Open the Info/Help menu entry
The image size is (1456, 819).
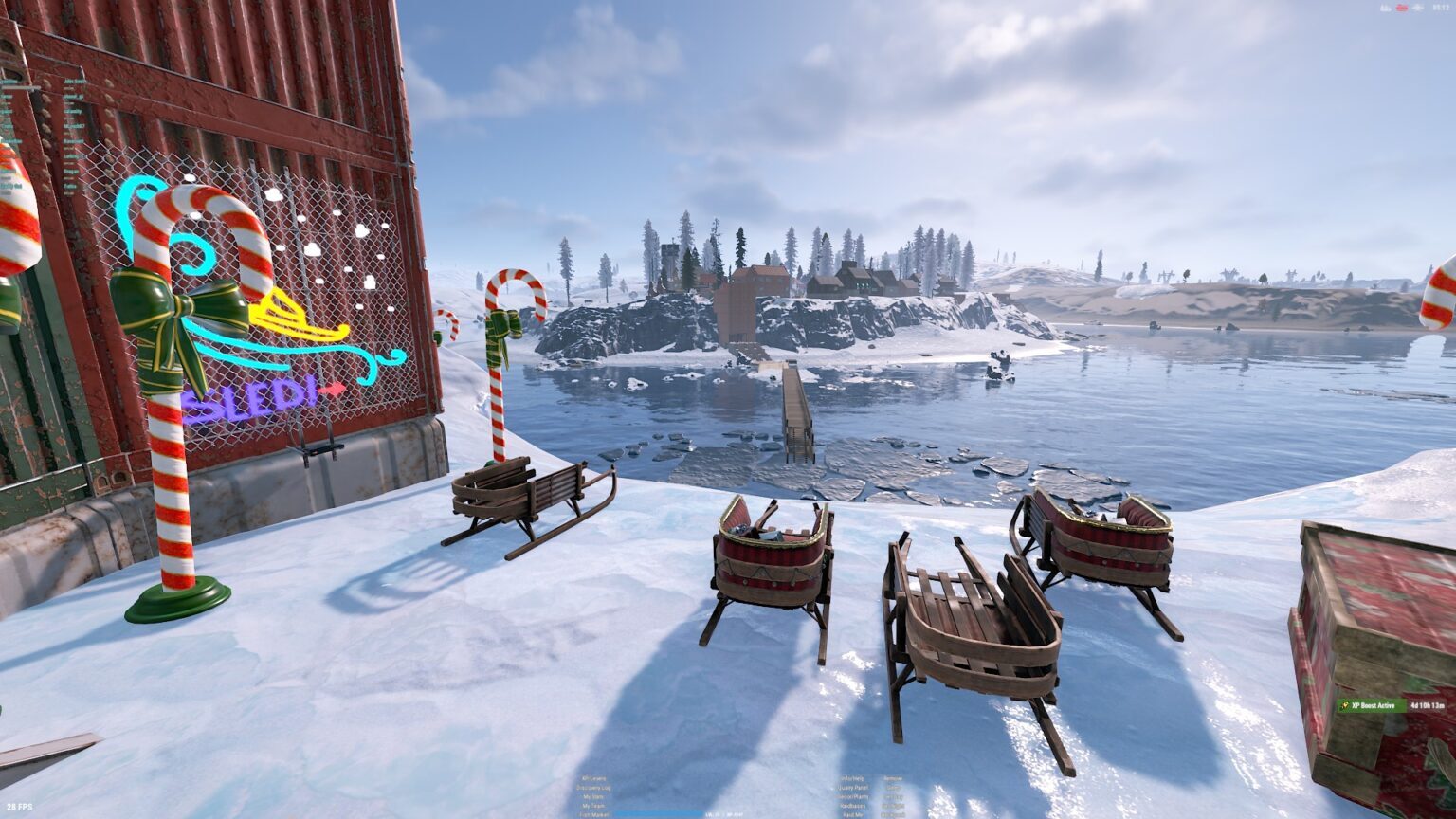[x=852, y=779]
